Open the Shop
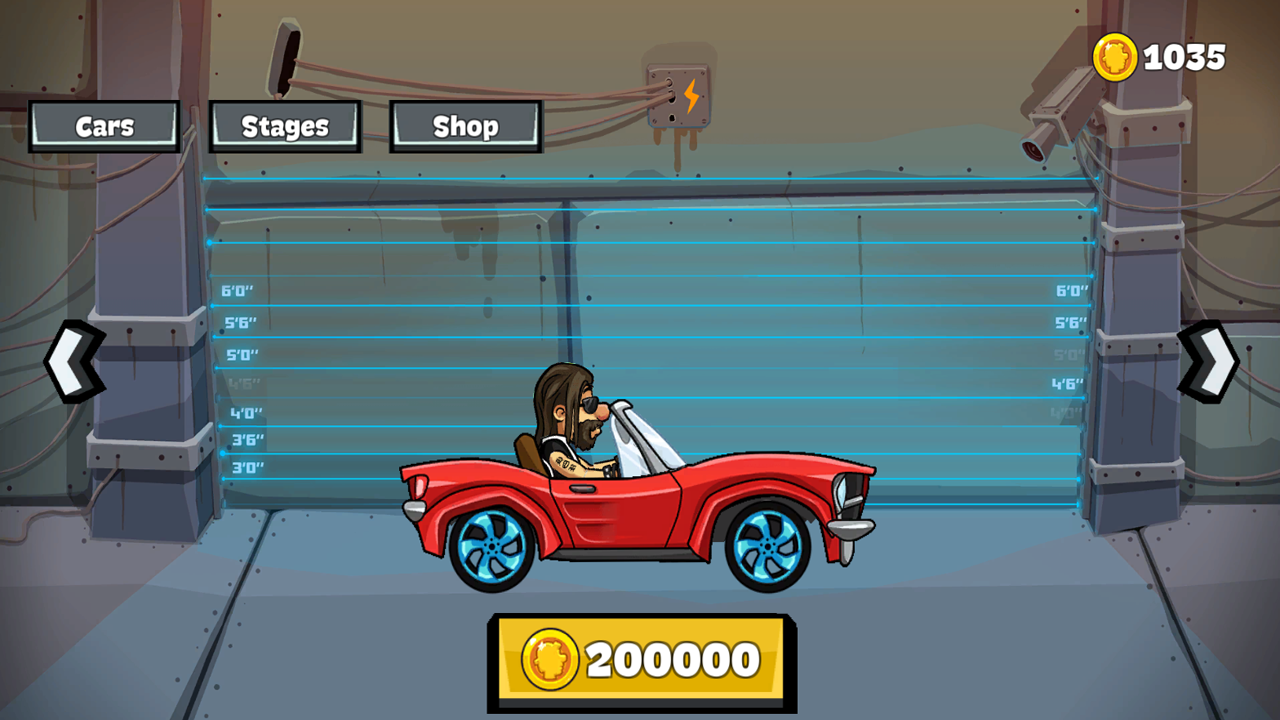The image size is (1280, 720). 466,126
